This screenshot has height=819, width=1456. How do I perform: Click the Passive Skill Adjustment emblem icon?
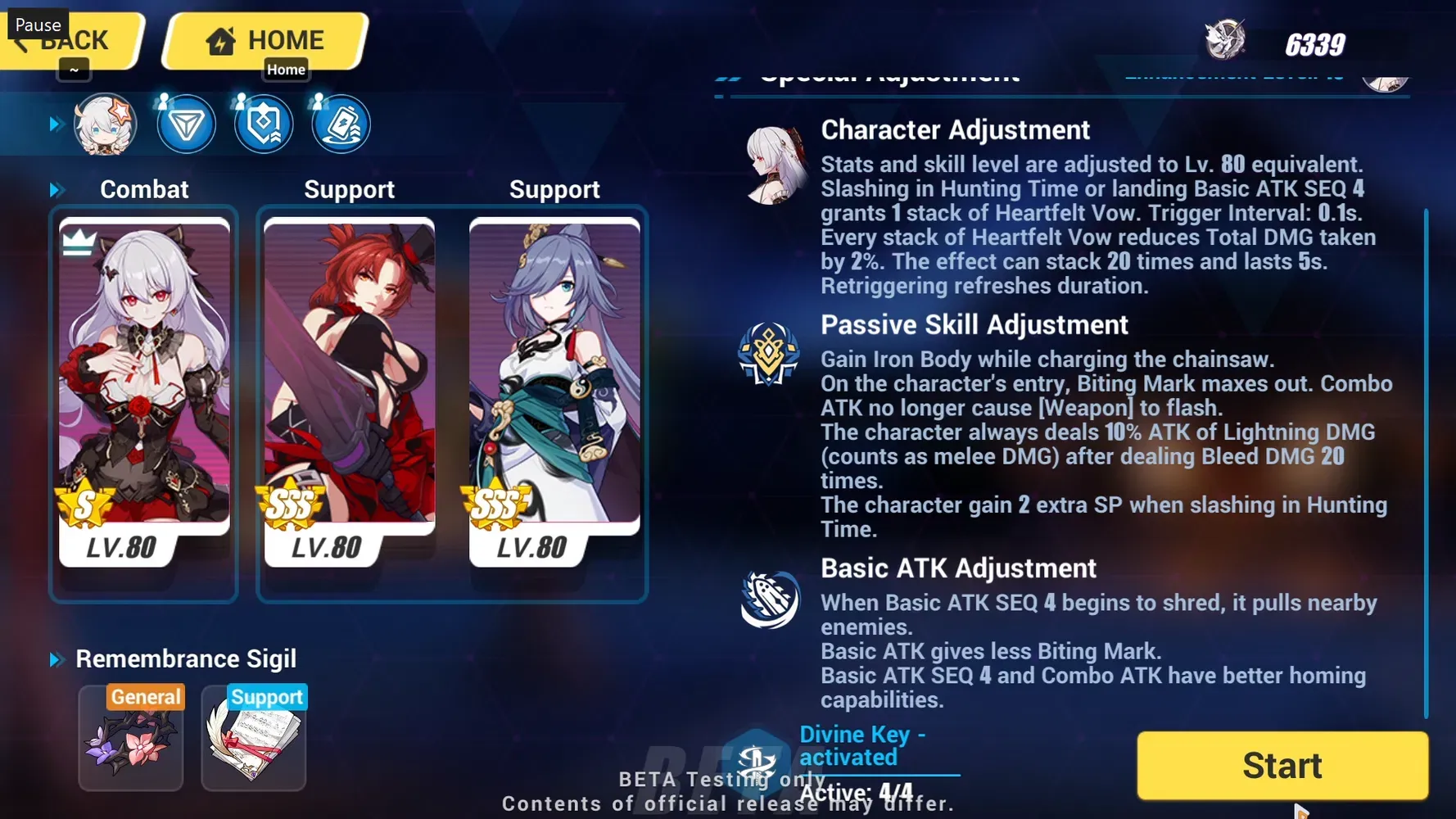768,355
